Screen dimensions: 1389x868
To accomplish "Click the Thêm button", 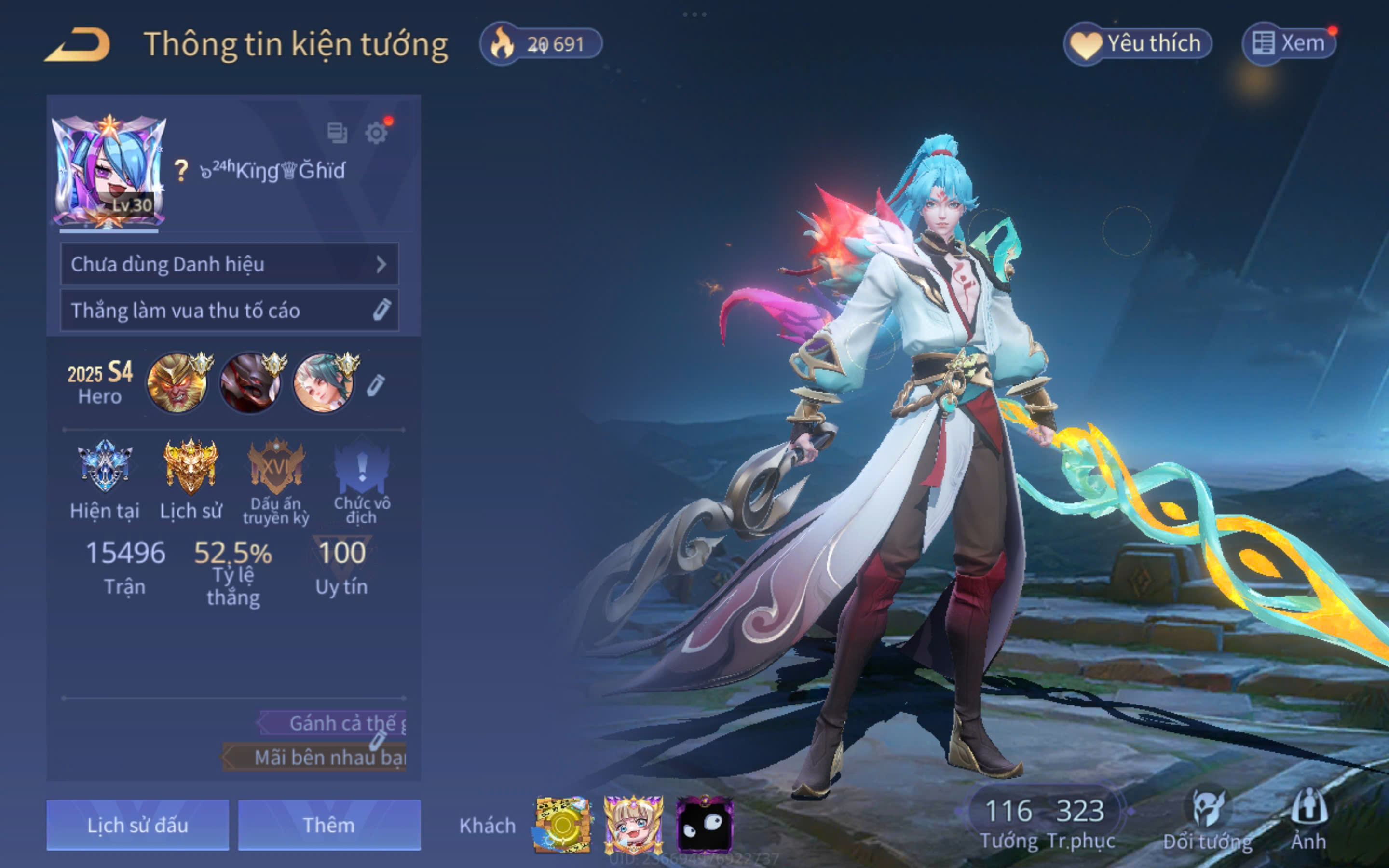I will tap(329, 825).
